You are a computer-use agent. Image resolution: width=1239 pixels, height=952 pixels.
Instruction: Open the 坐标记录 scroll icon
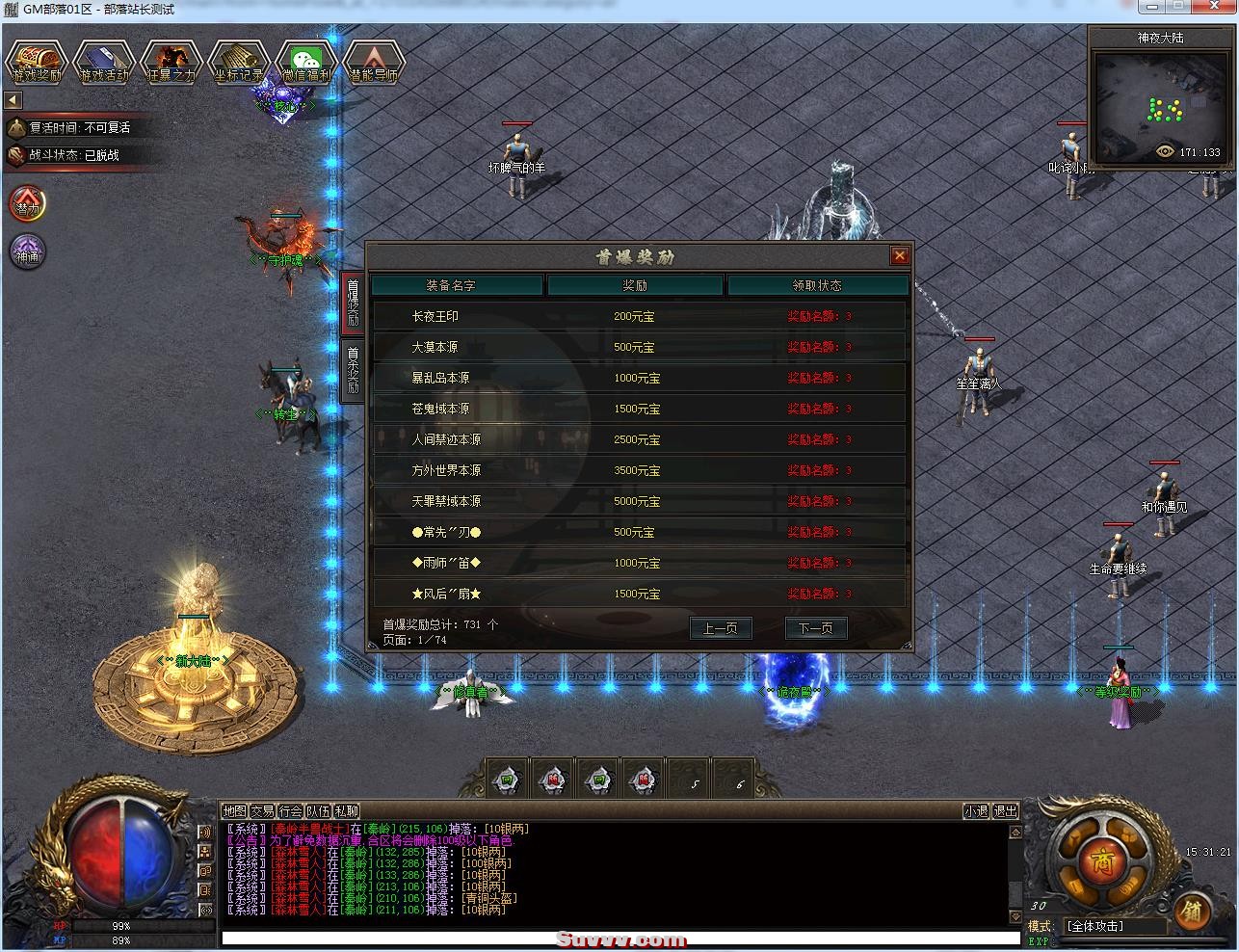pos(239,63)
